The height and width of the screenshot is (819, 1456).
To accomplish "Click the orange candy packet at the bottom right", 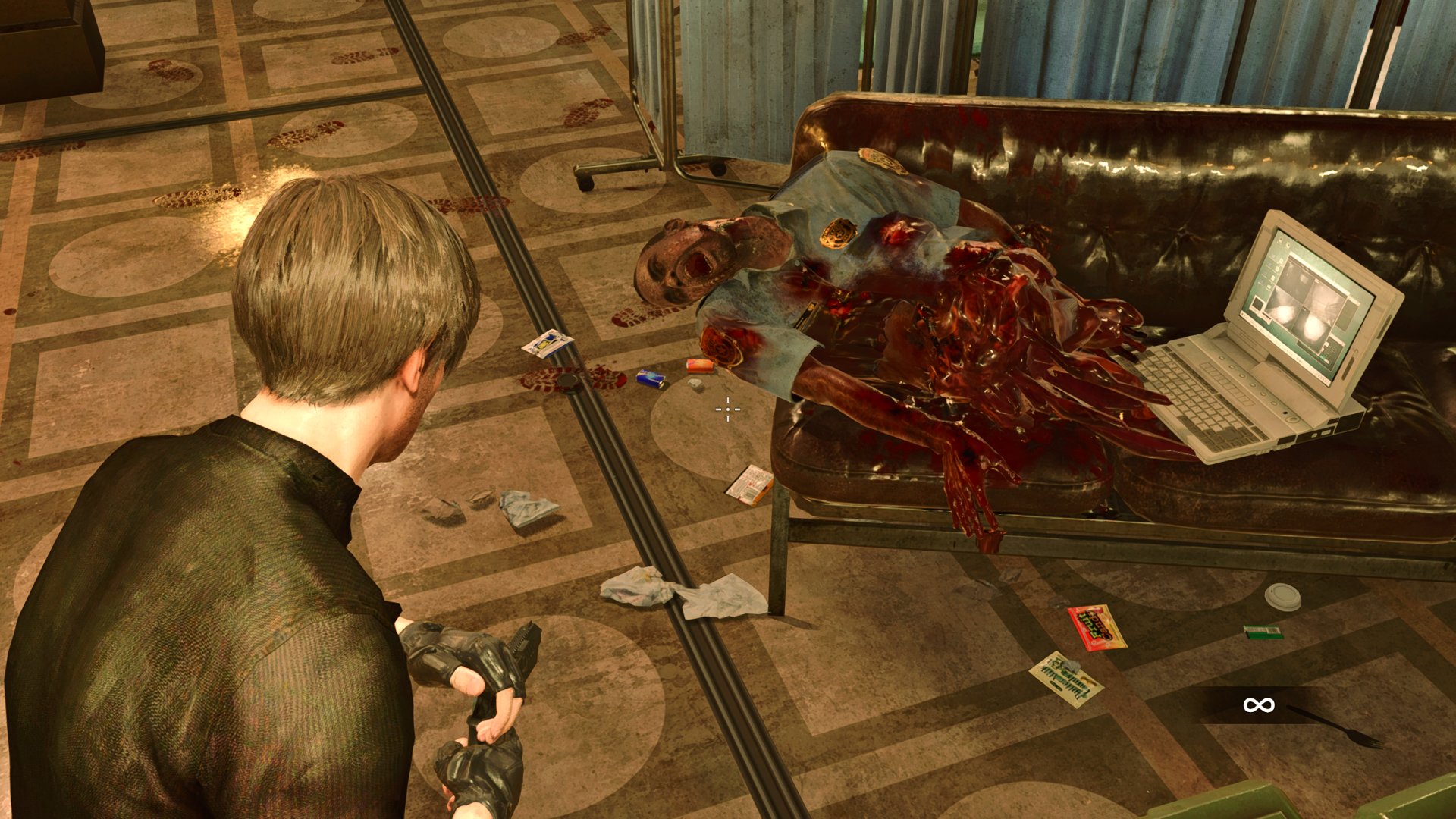I will (x=1097, y=627).
